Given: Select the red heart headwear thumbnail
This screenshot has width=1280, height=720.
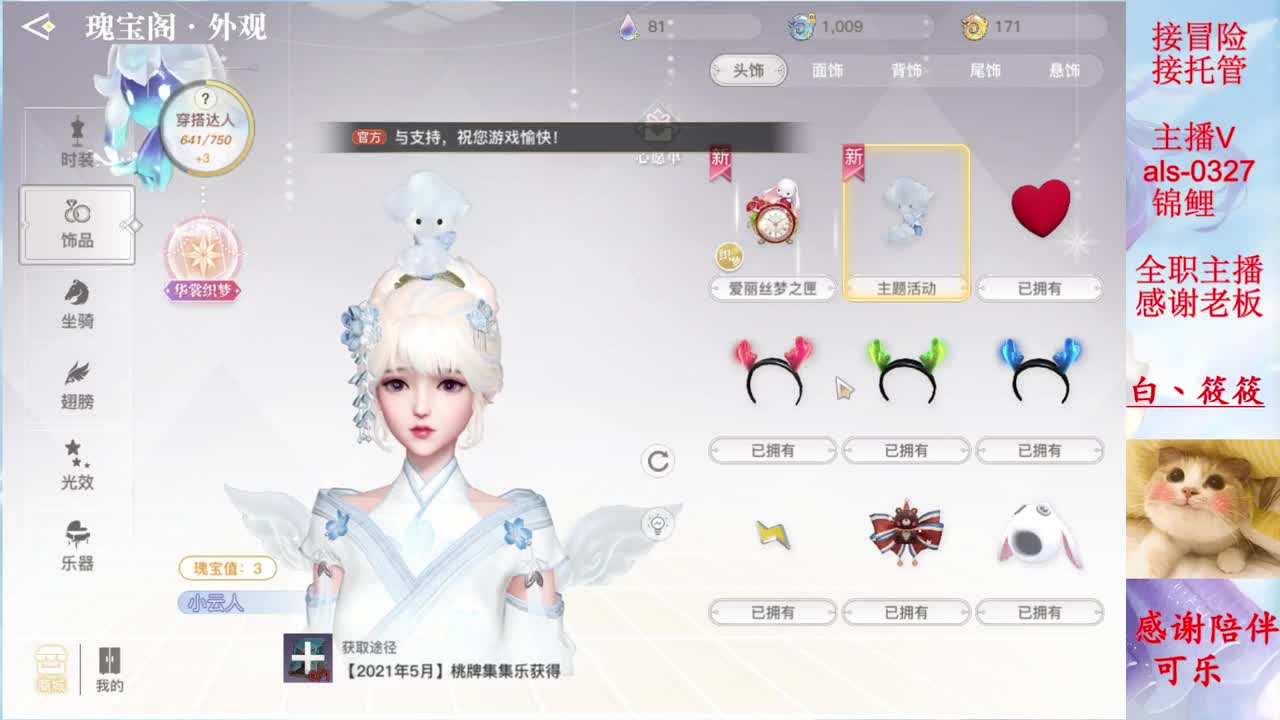Looking at the screenshot, I should 1040,208.
